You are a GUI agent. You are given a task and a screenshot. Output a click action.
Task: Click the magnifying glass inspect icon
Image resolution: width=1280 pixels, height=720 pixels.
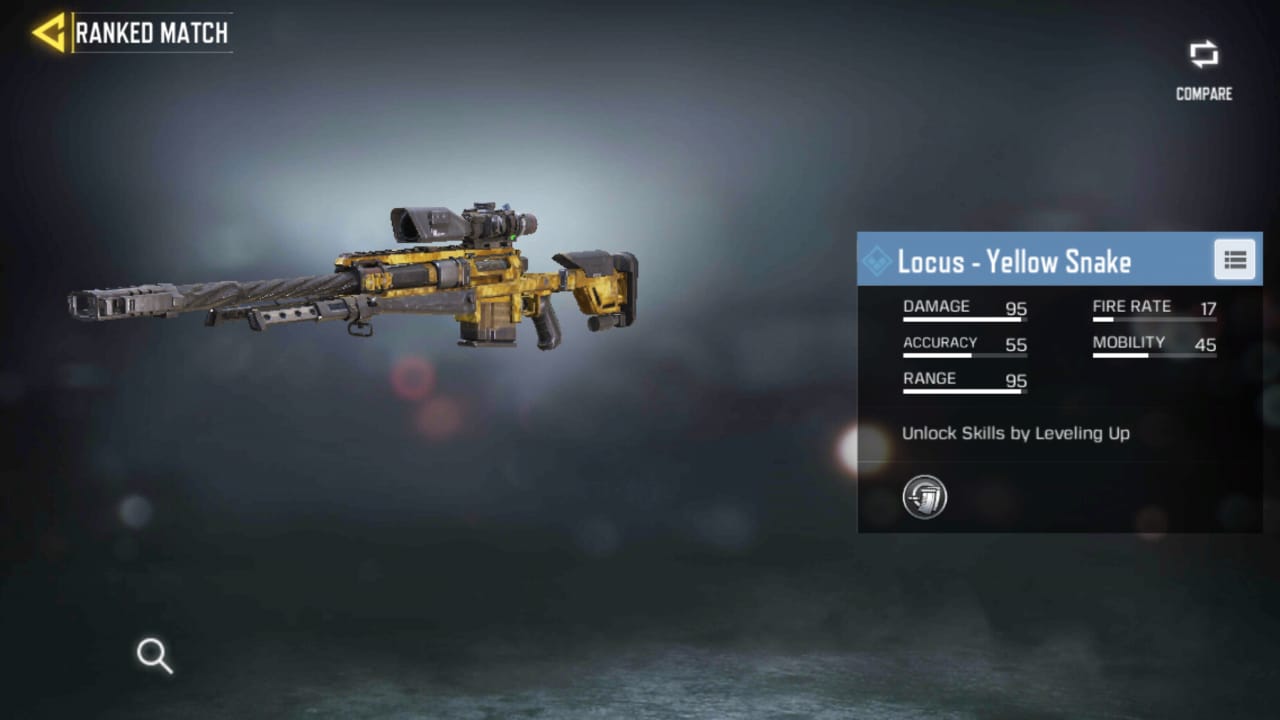[155, 656]
